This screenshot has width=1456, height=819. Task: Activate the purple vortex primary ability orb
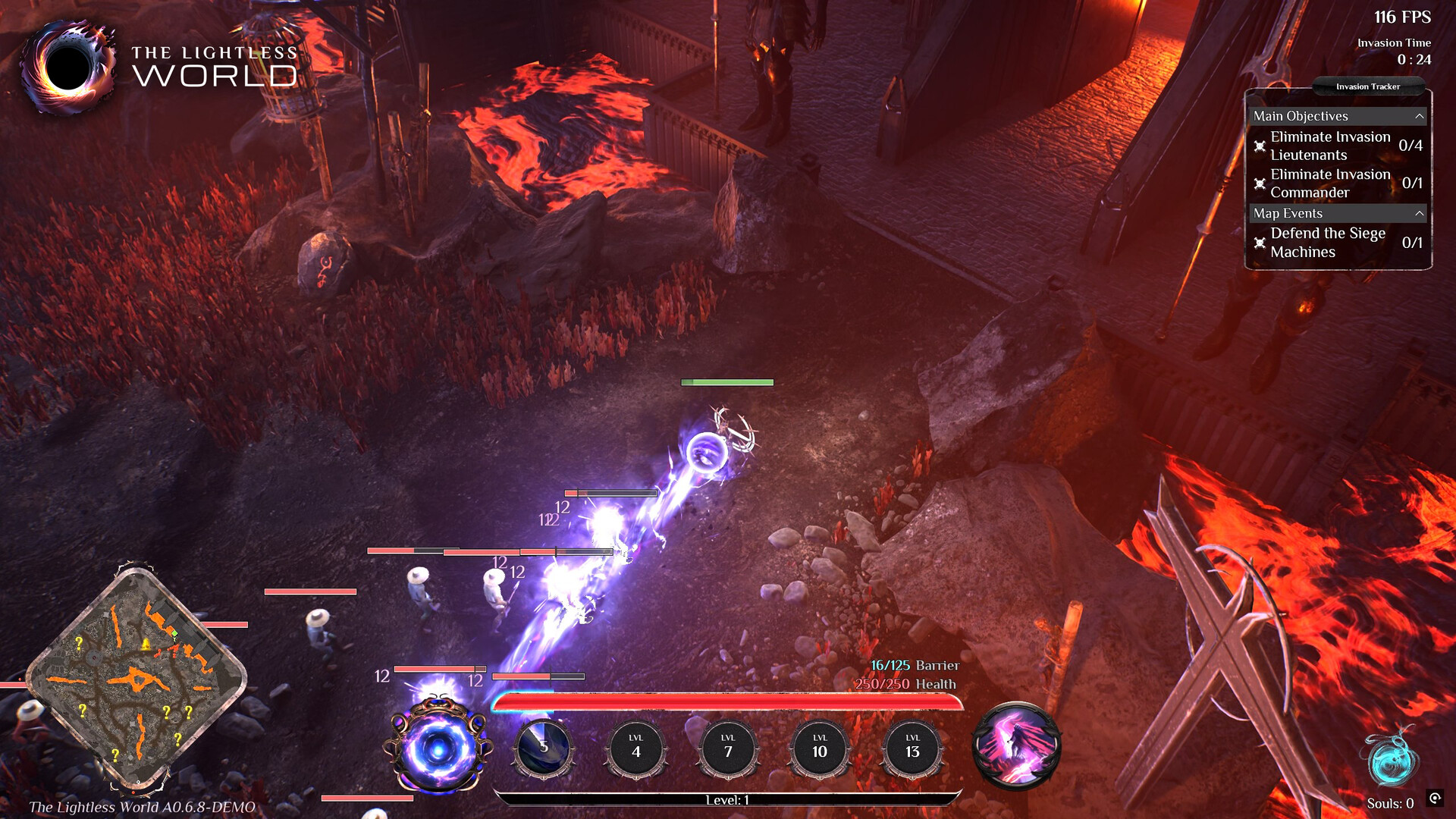click(x=438, y=748)
